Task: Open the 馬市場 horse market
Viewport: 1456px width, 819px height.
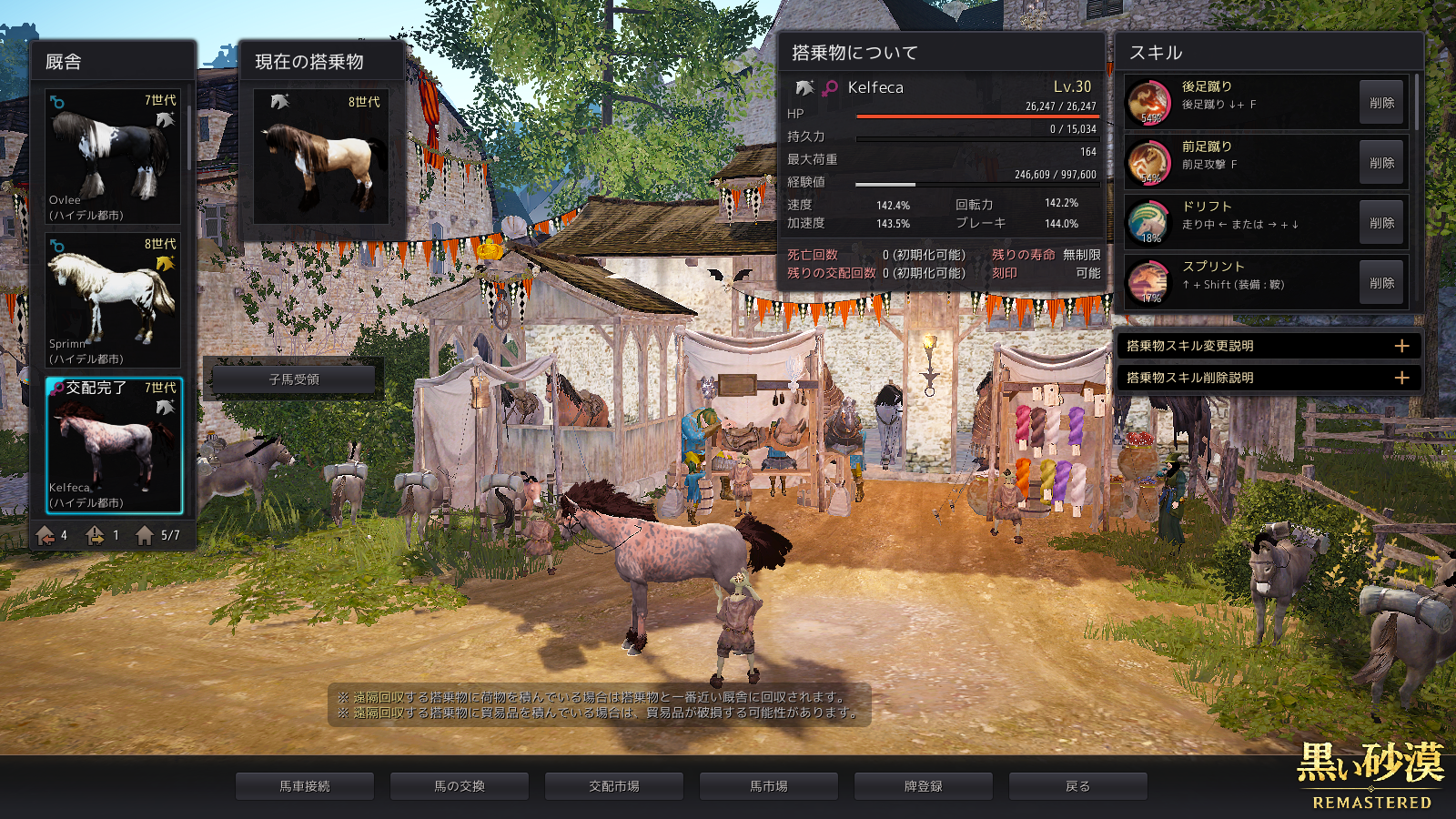Action: (769, 786)
